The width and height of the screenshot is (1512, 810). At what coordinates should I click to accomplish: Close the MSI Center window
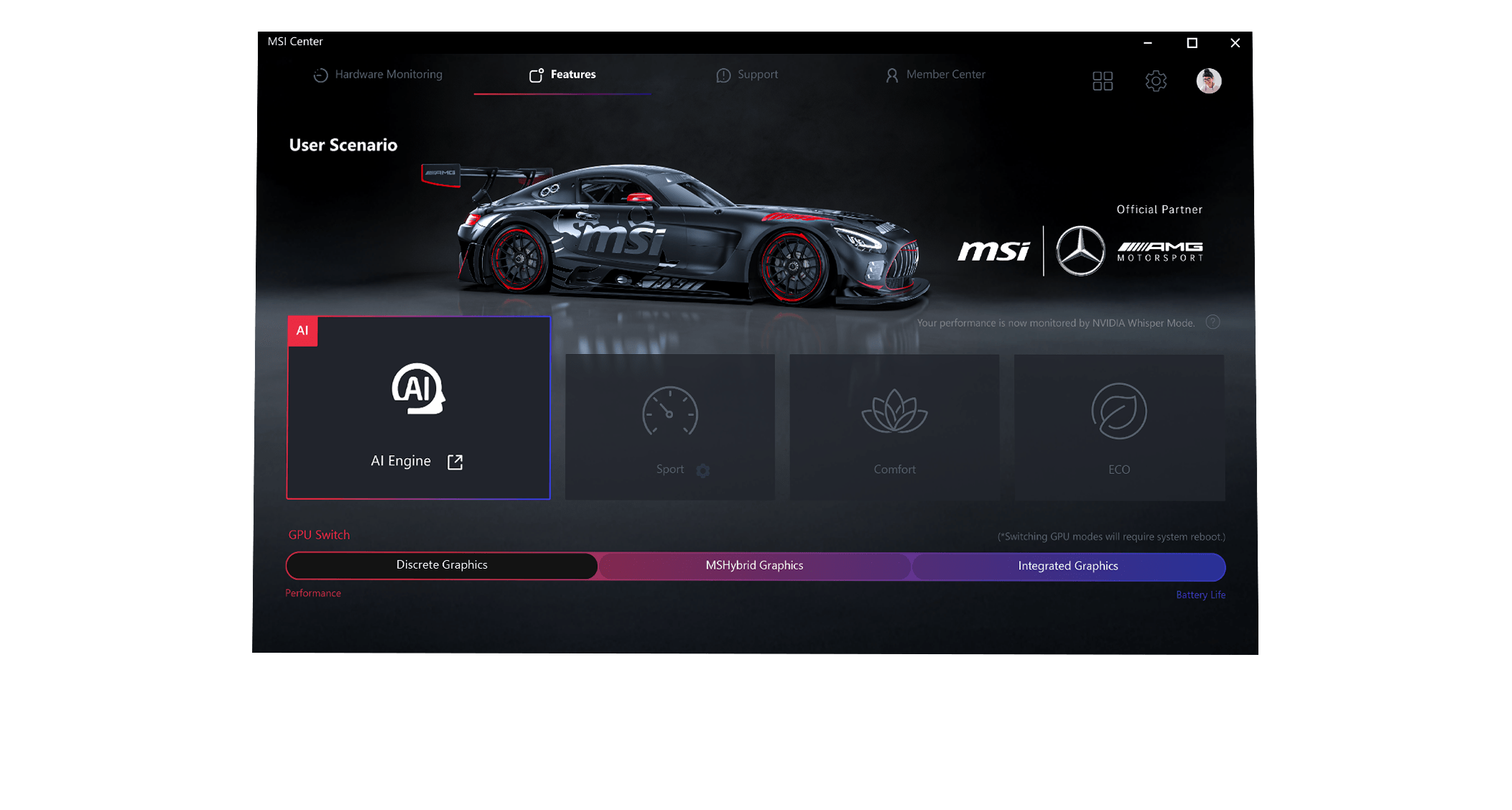1235,43
